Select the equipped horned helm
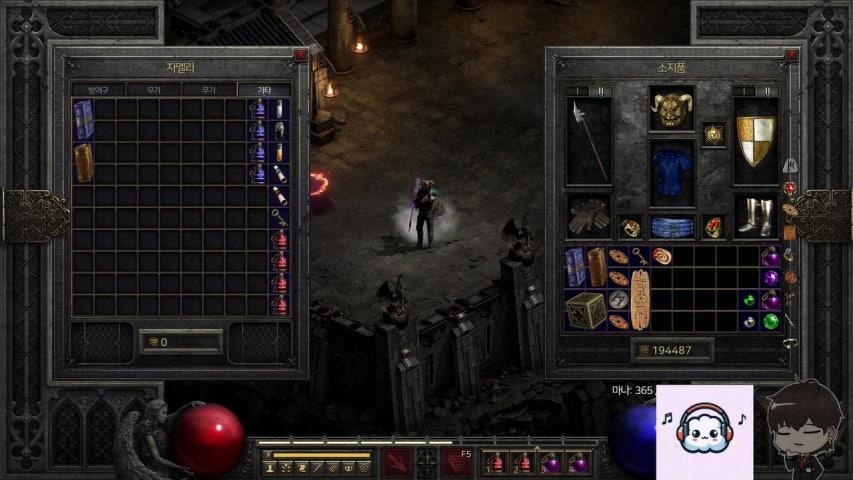 671,109
